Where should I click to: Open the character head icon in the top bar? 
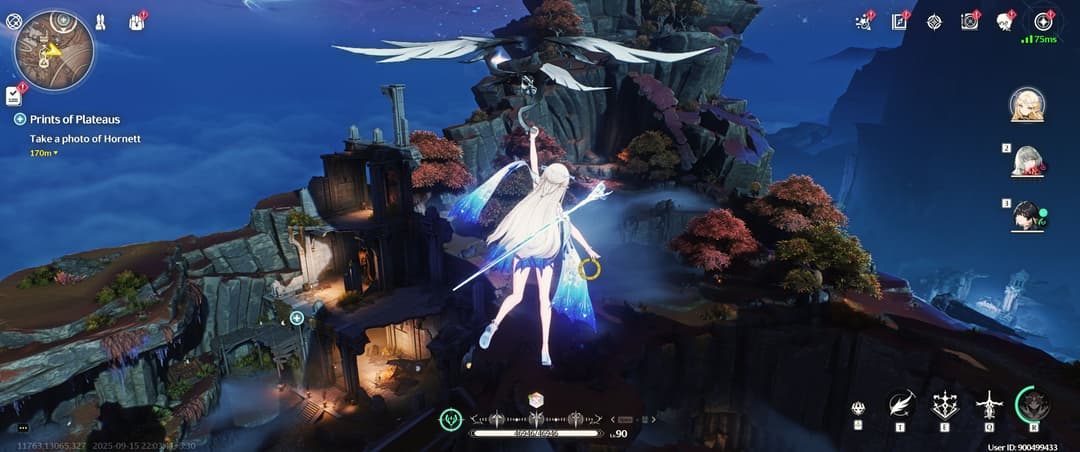(1004, 21)
